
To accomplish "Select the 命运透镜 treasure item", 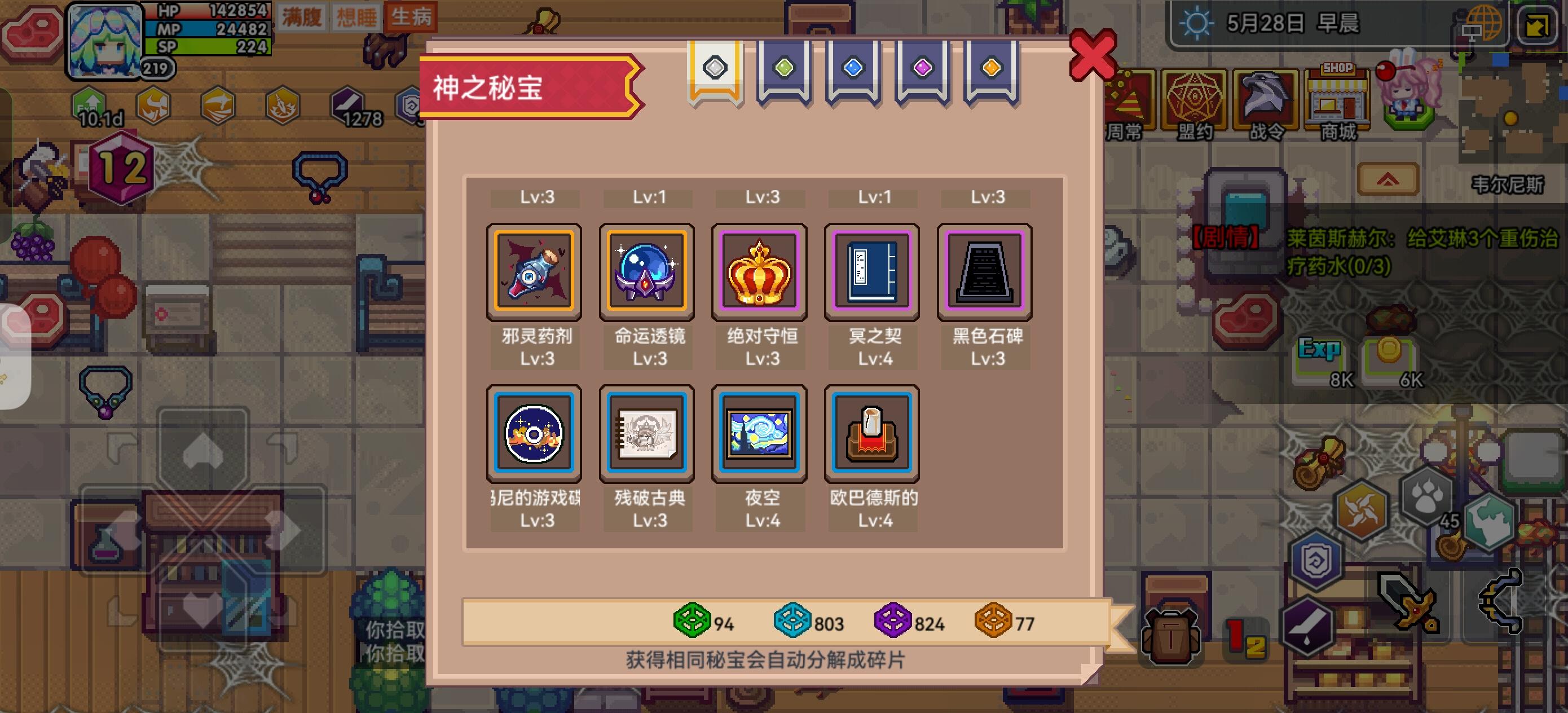I will point(647,271).
